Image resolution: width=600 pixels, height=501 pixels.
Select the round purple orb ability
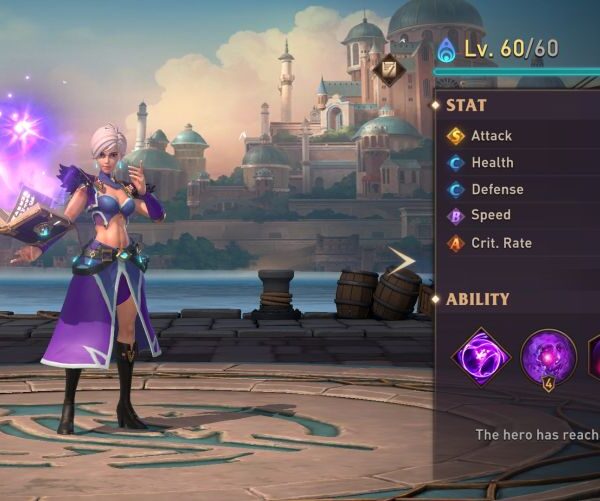(548, 357)
